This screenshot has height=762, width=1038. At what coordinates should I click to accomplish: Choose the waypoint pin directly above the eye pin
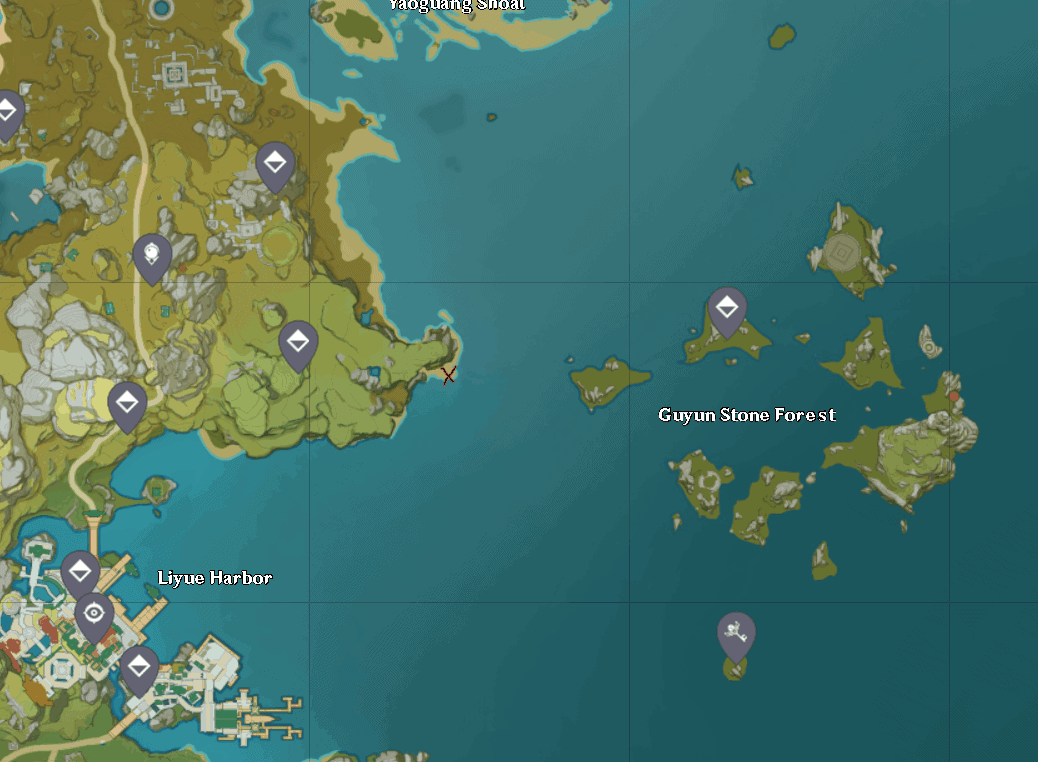click(x=80, y=573)
